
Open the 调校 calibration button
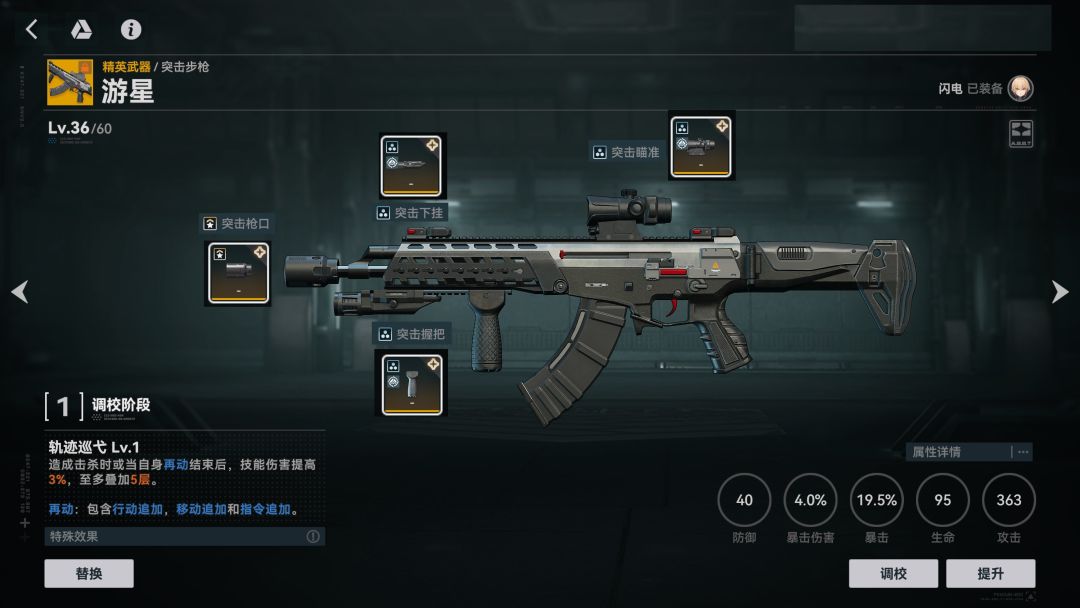[893, 573]
